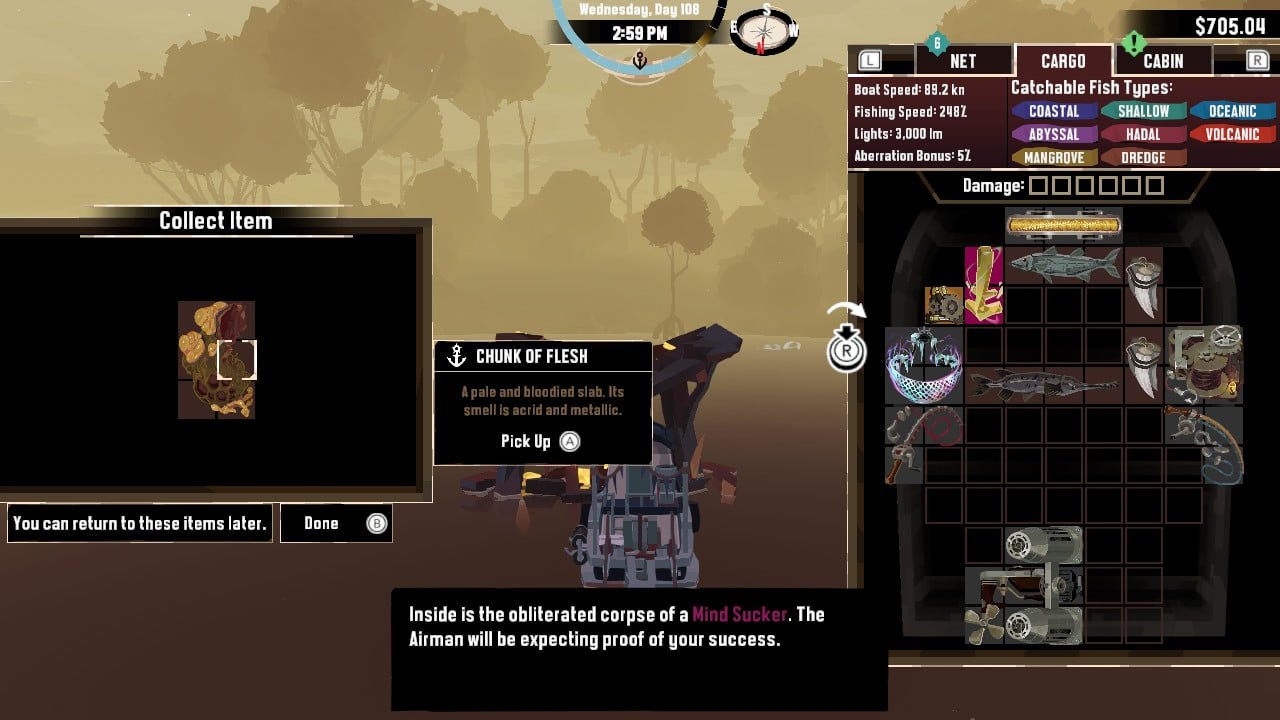Select the silver fish near the top of cargo
1280x720 pixels.
pyautogui.click(x=1063, y=265)
